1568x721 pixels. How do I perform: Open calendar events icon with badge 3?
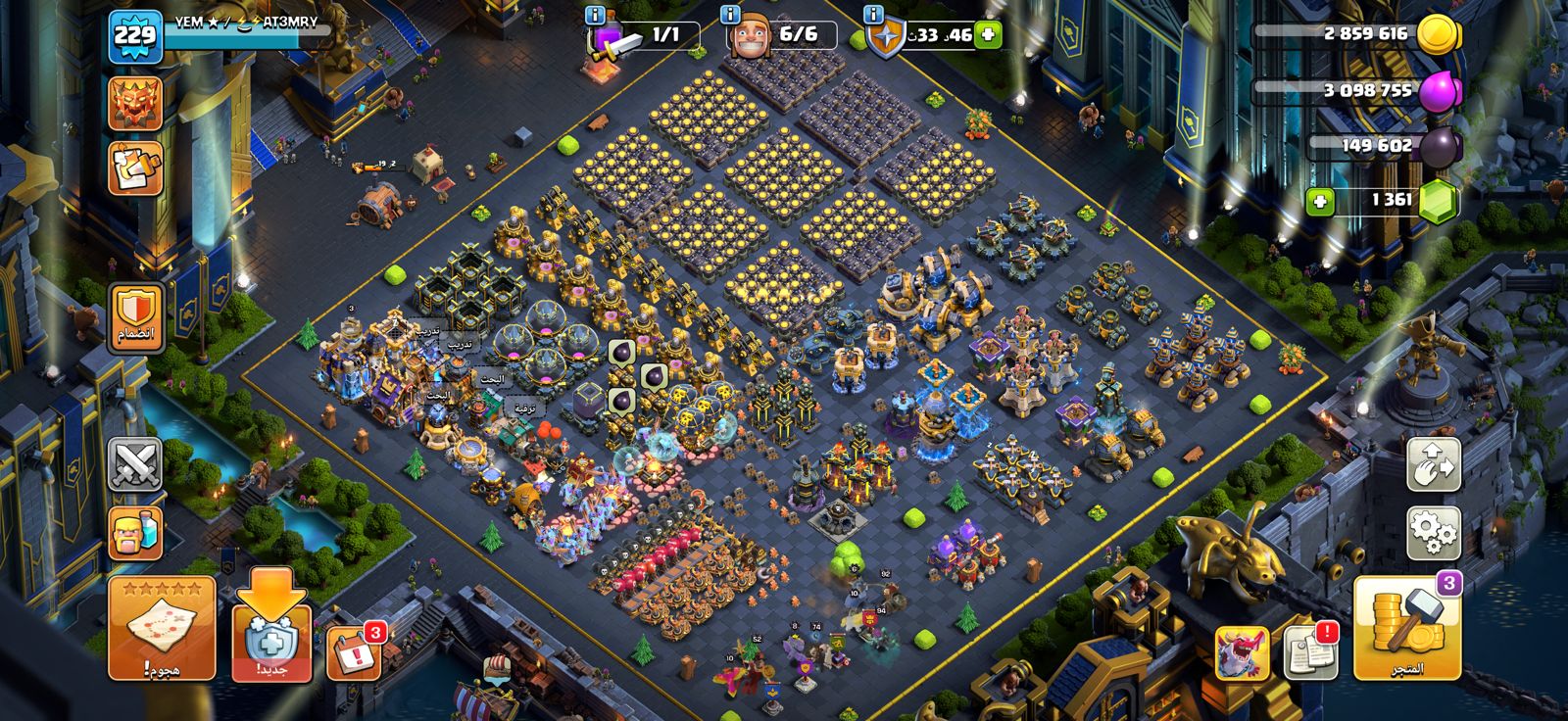click(x=353, y=650)
